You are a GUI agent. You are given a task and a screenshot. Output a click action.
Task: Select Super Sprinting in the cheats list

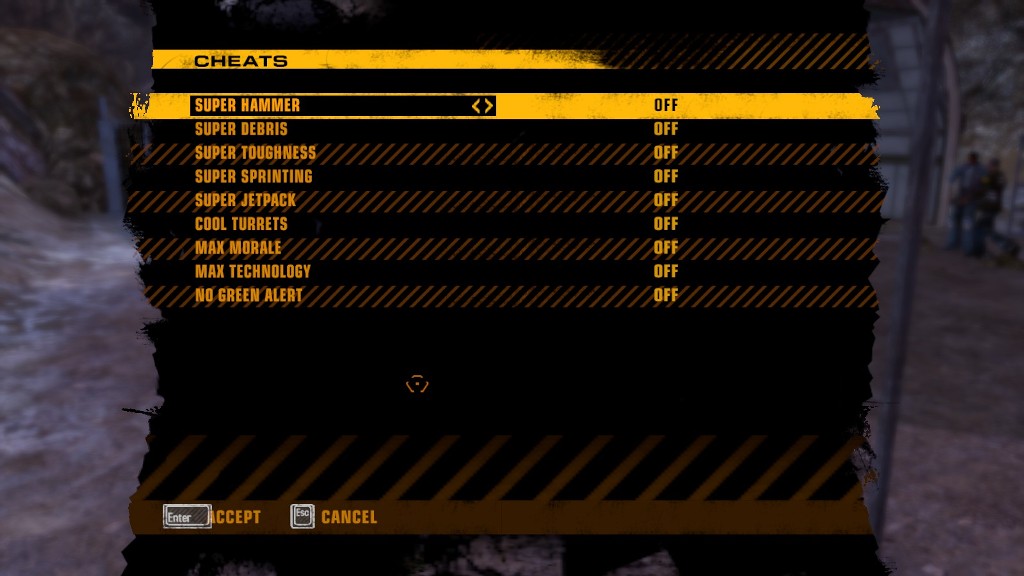253,176
